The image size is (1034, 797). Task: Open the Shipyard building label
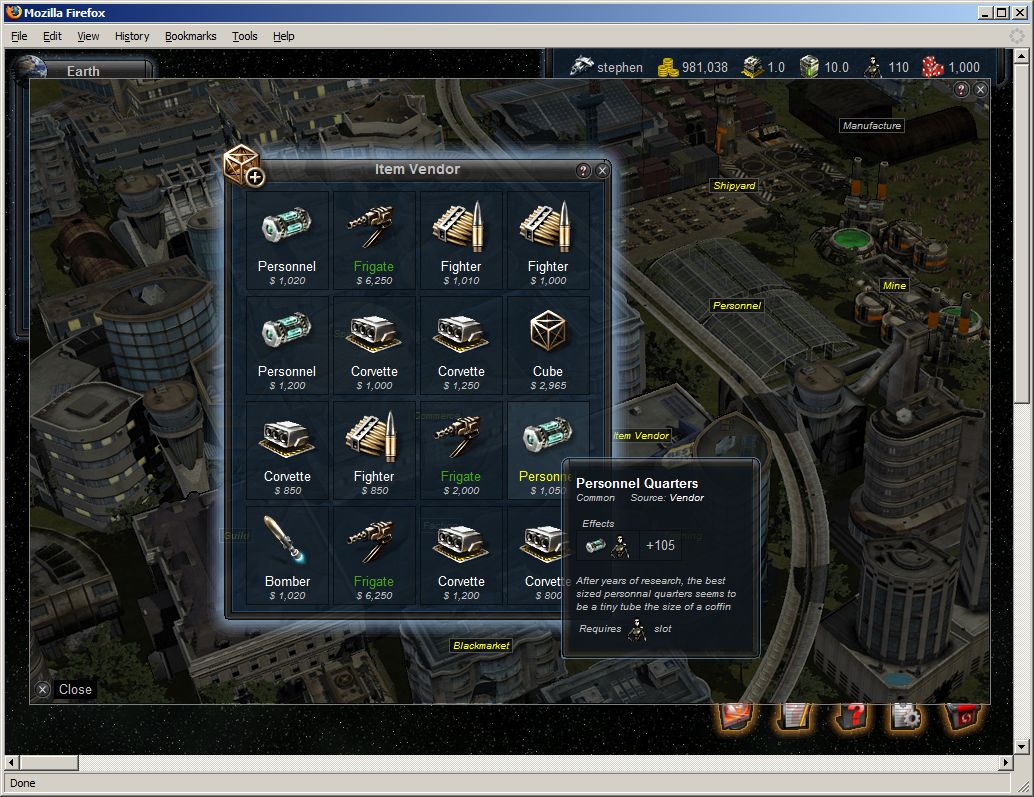coord(734,186)
